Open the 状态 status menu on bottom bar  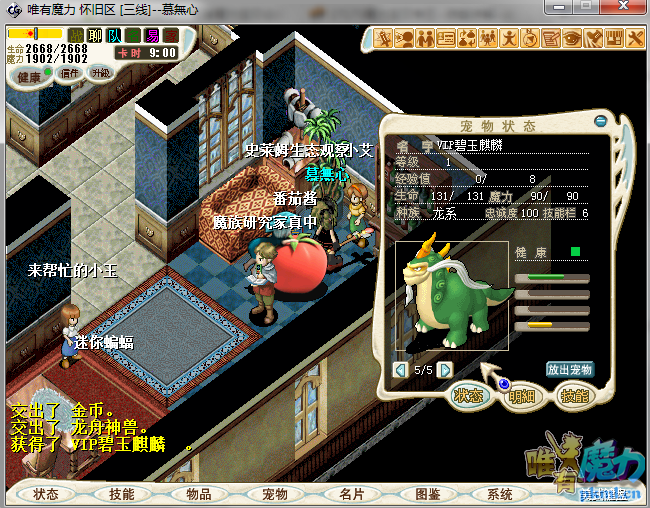pyautogui.click(x=46, y=494)
